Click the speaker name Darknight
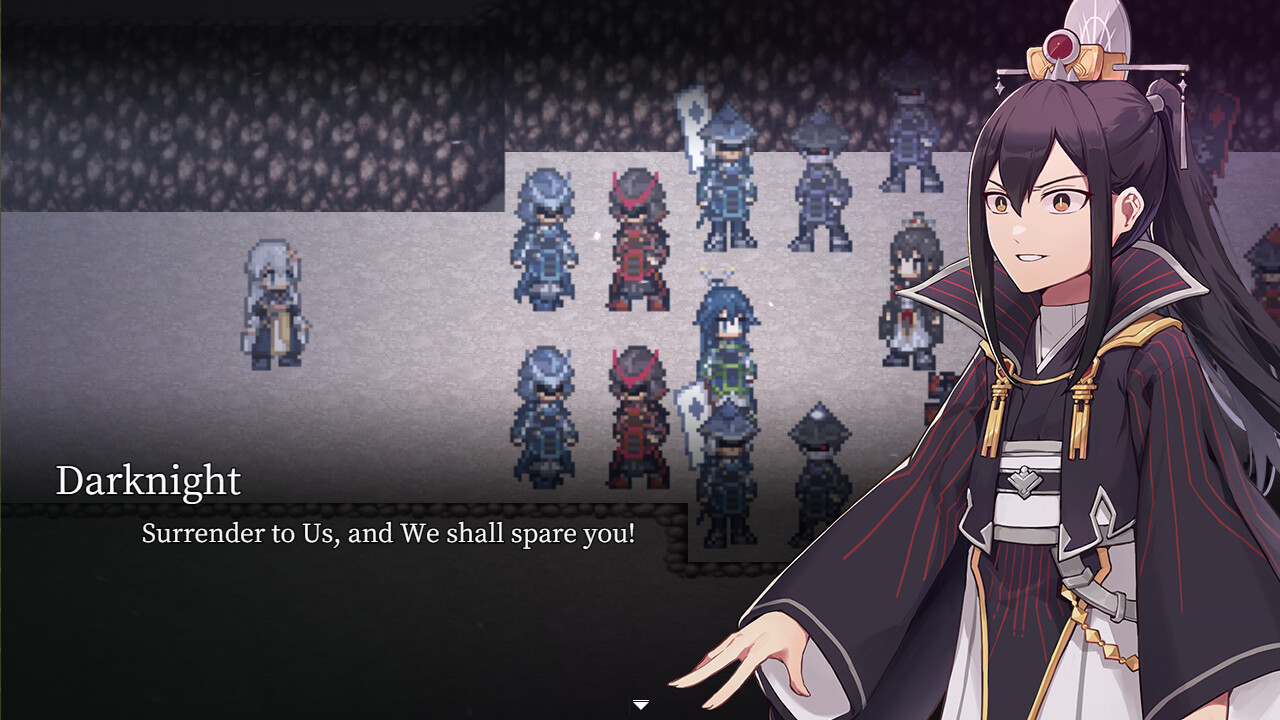The width and height of the screenshot is (1280, 720). pyautogui.click(x=150, y=481)
